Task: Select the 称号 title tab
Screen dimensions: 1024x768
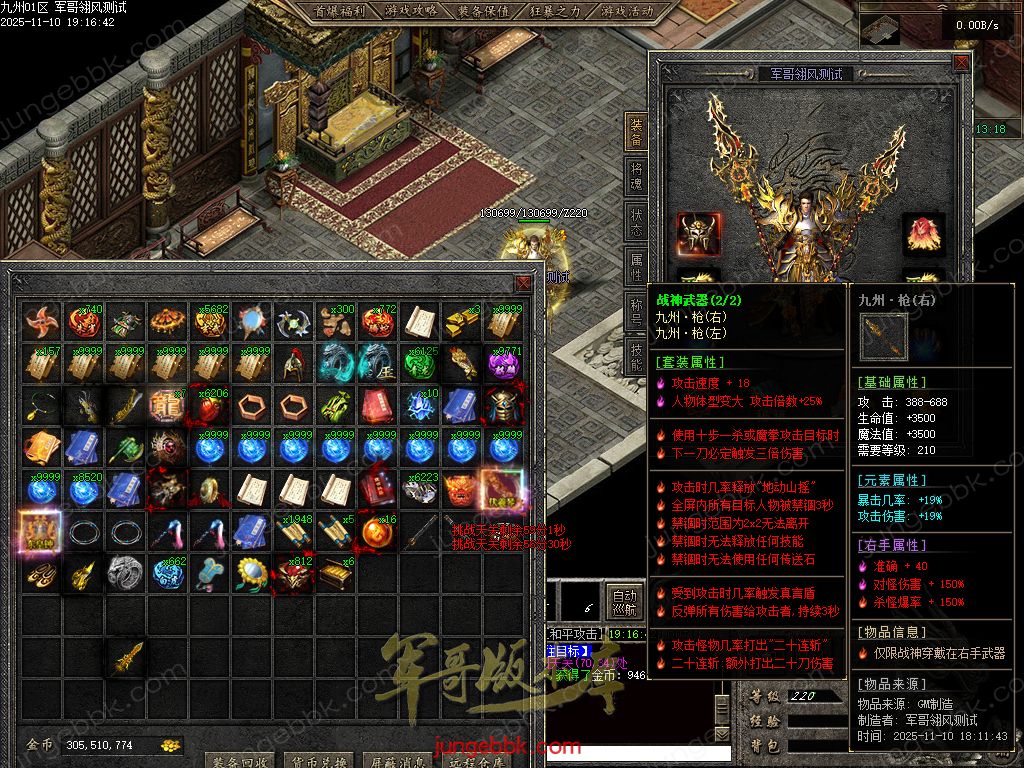Action: pos(637,310)
